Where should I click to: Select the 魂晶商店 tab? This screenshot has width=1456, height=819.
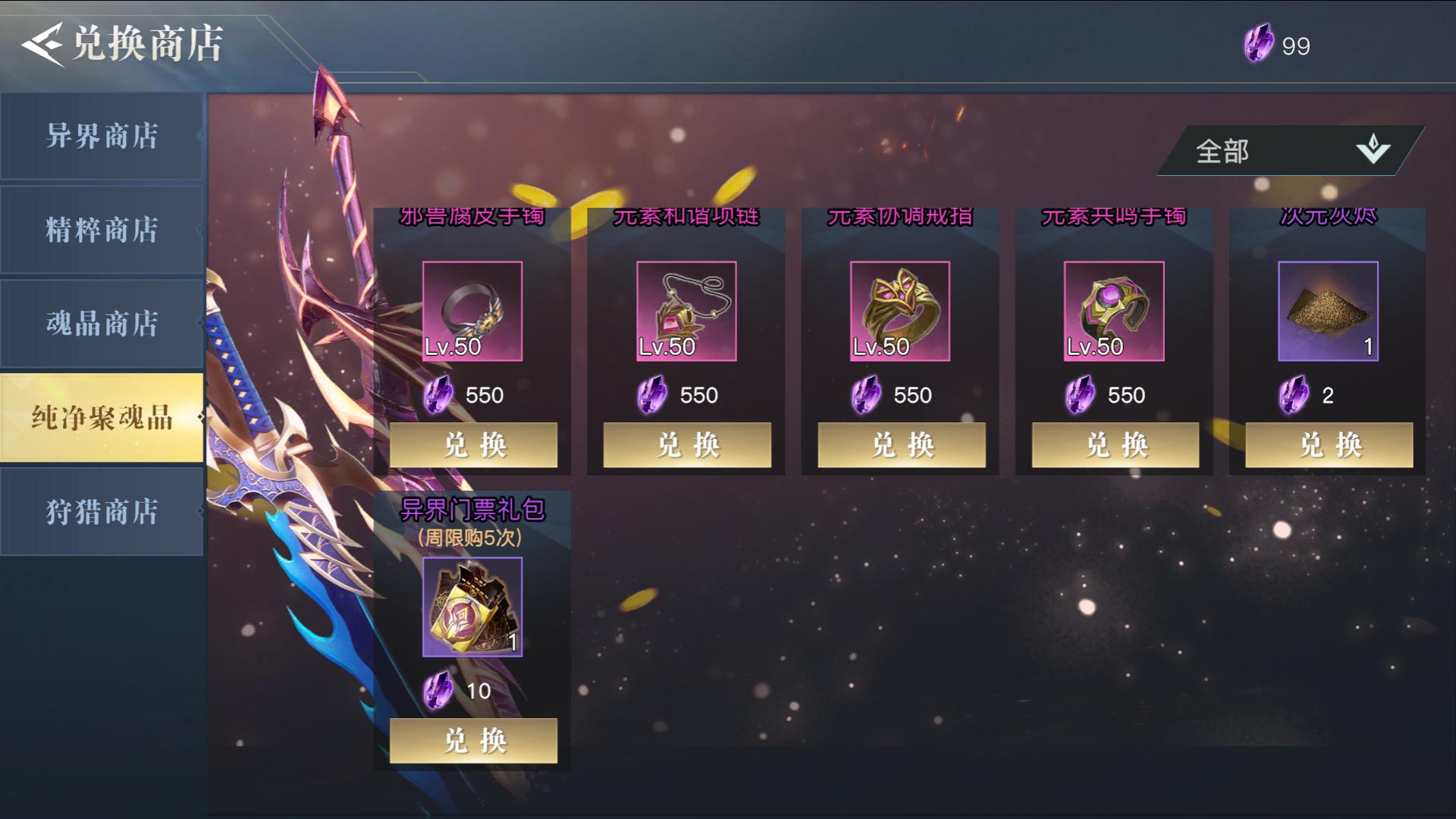click(x=102, y=324)
